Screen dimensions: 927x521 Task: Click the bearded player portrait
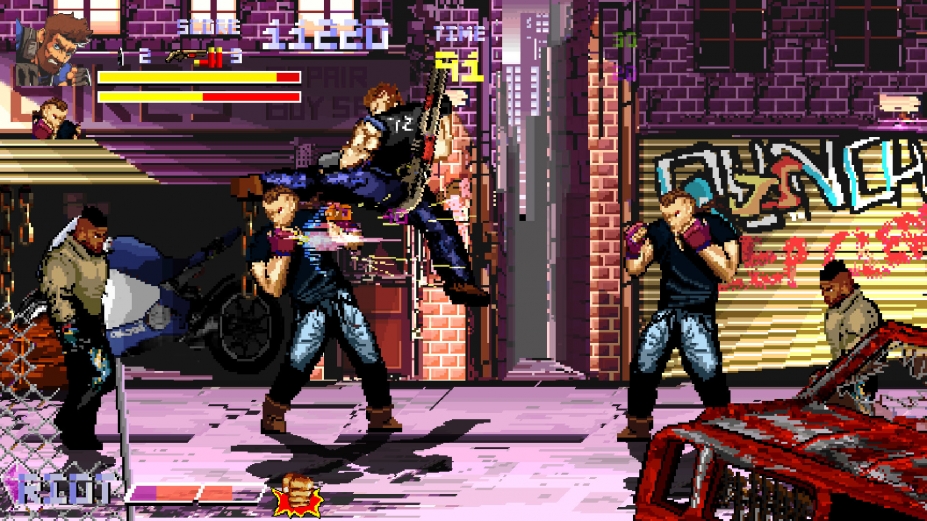click(52, 48)
